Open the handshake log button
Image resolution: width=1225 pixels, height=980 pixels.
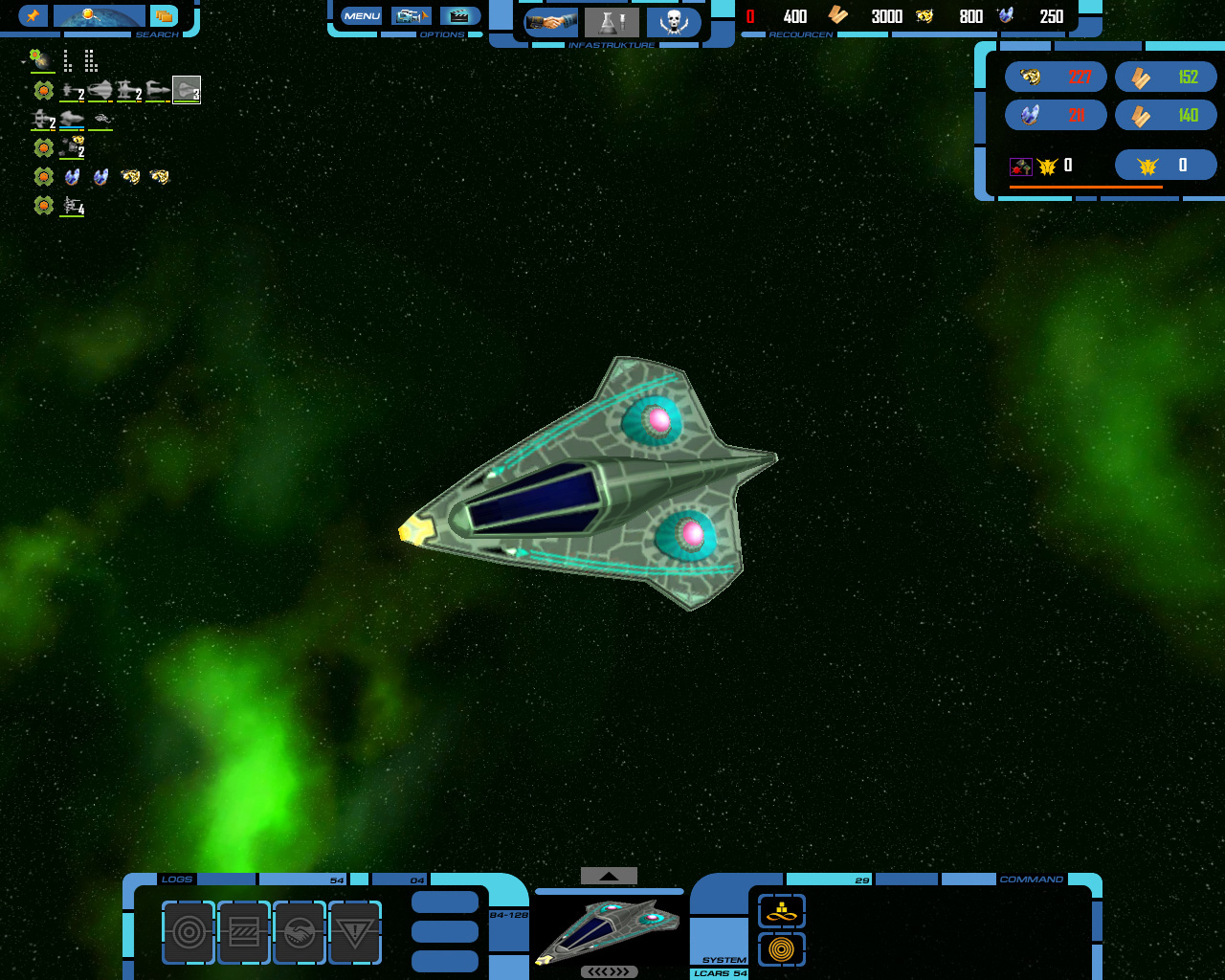click(x=300, y=932)
